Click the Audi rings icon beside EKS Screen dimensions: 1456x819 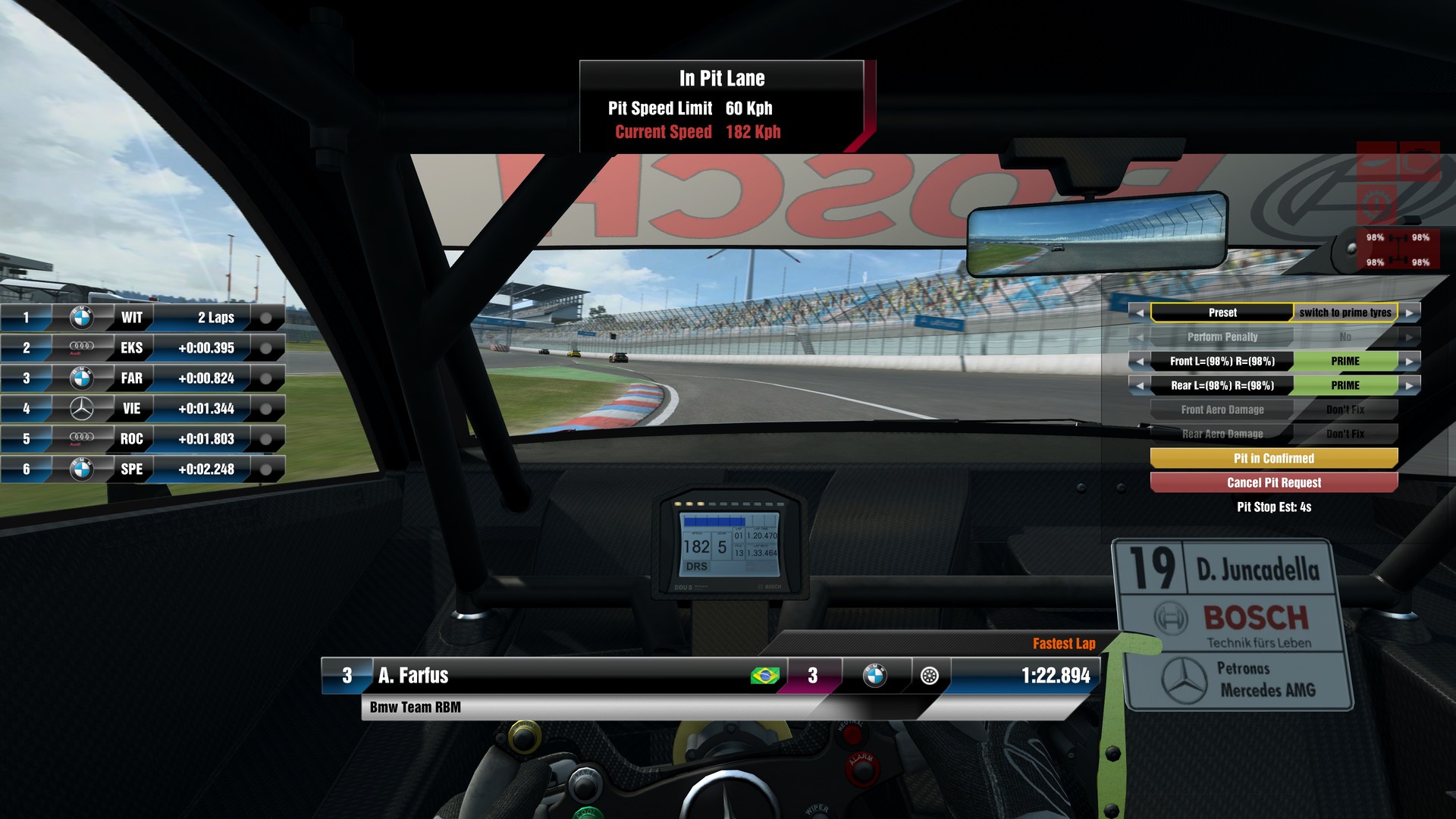click(x=80, y=347)
